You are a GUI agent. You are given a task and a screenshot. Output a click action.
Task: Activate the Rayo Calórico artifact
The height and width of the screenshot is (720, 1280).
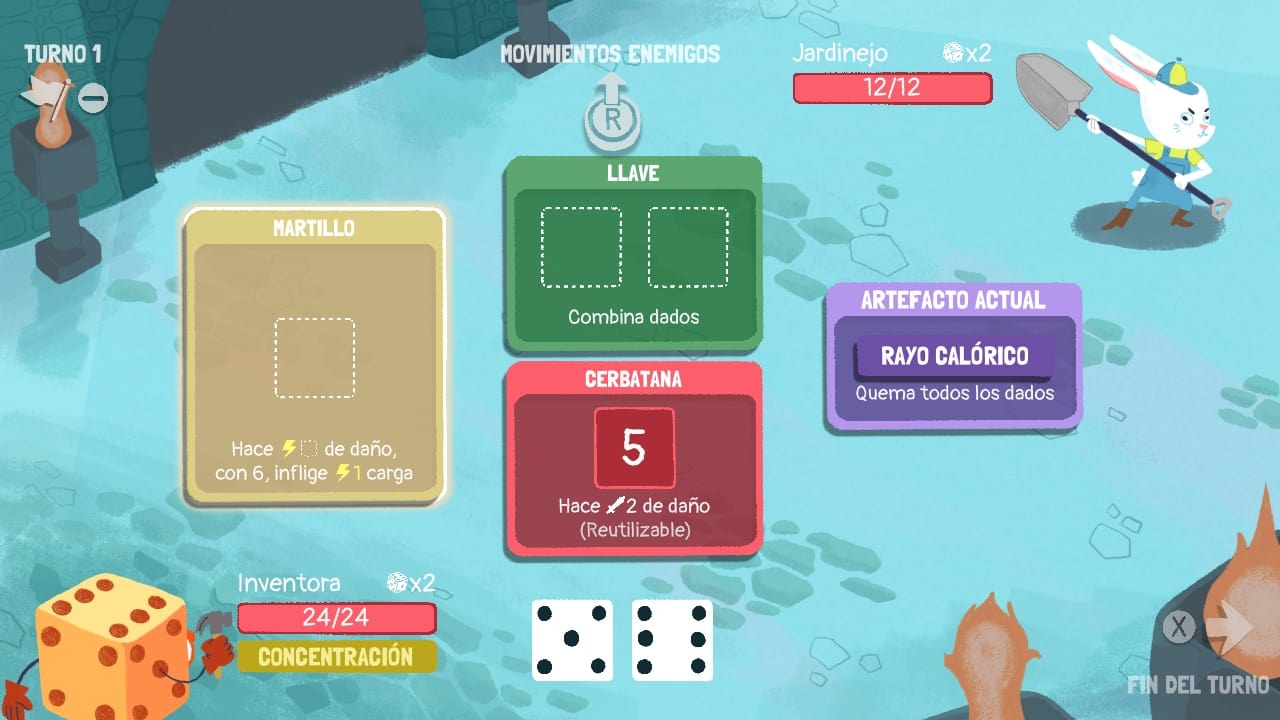[x=953, y=355]
